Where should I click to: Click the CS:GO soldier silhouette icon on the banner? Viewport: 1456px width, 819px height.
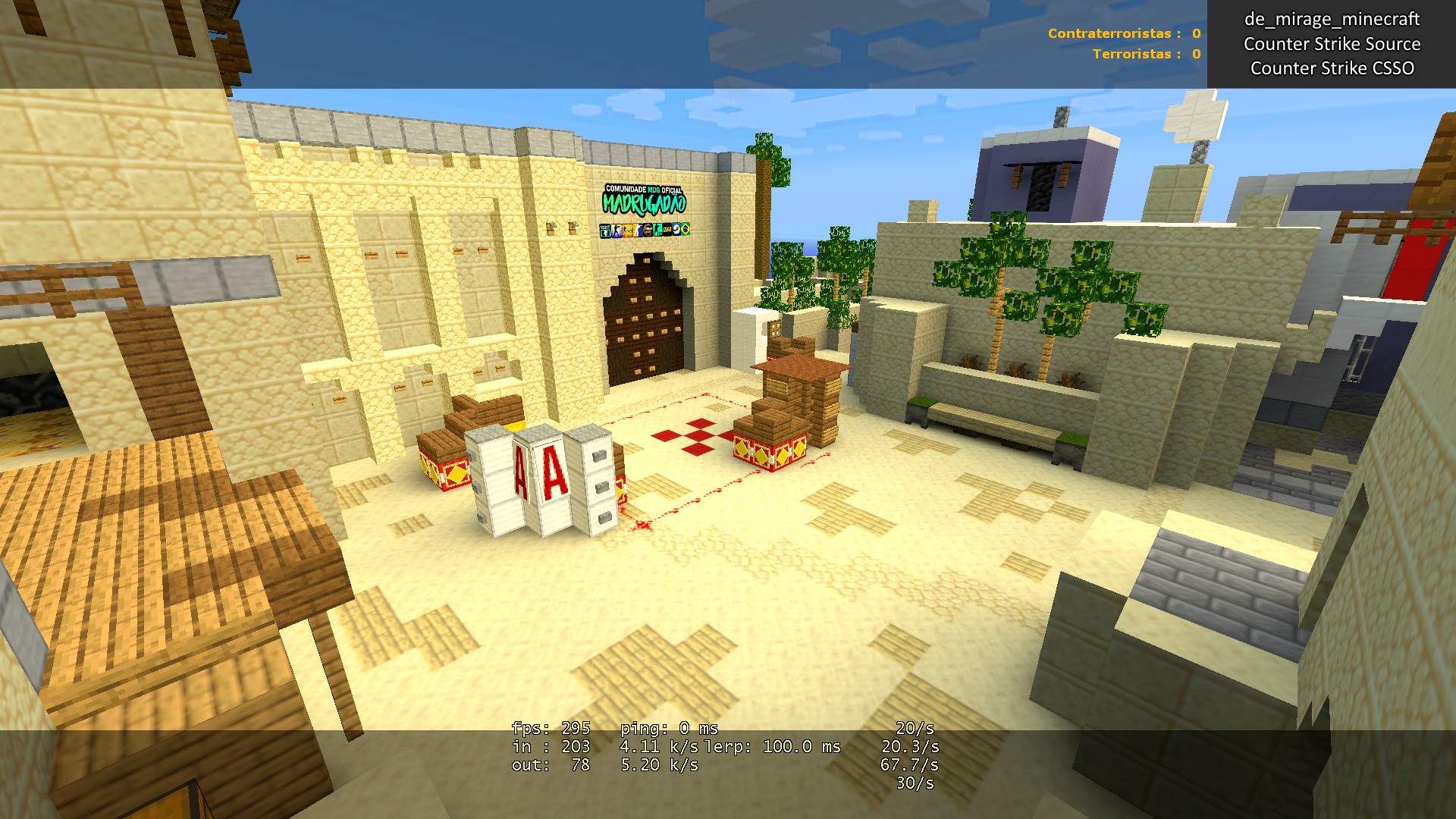click(638, 231)
